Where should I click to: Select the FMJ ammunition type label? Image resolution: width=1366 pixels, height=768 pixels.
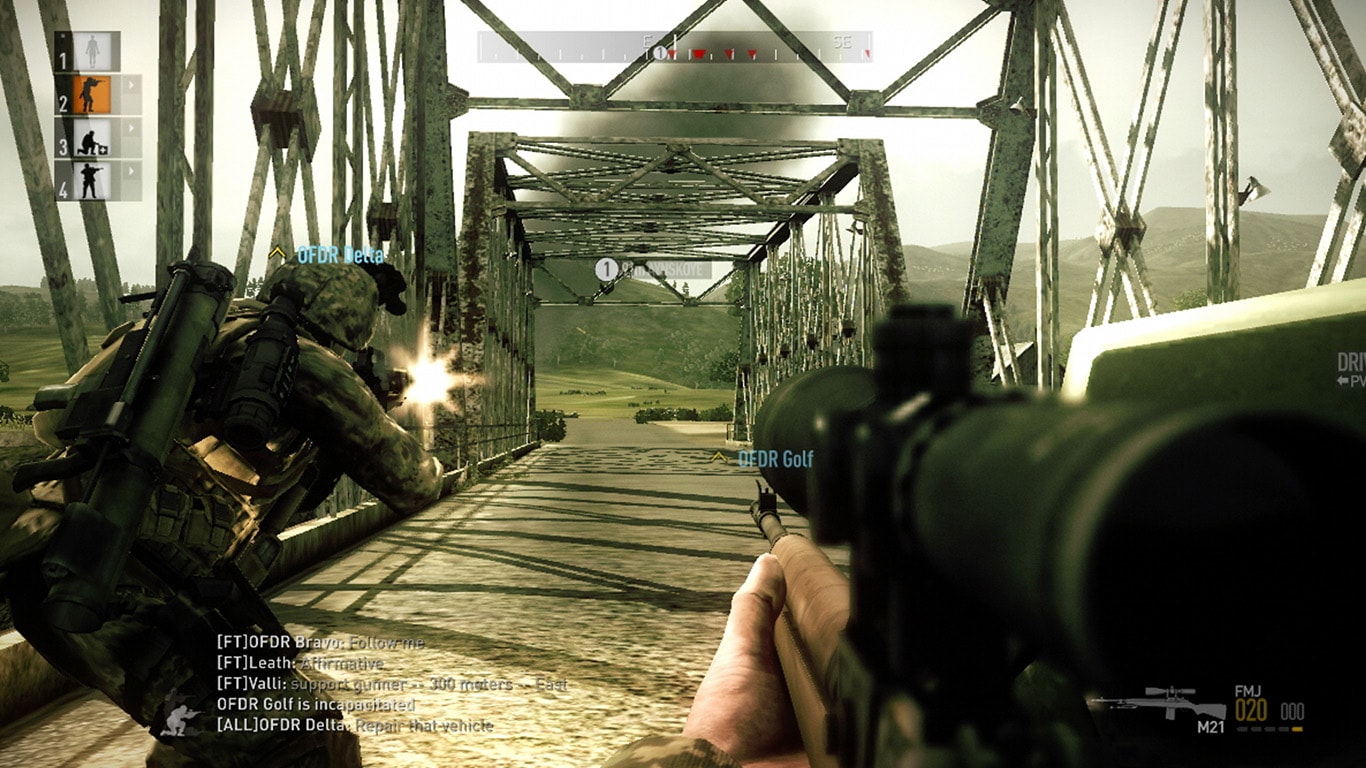[1248, 692]
